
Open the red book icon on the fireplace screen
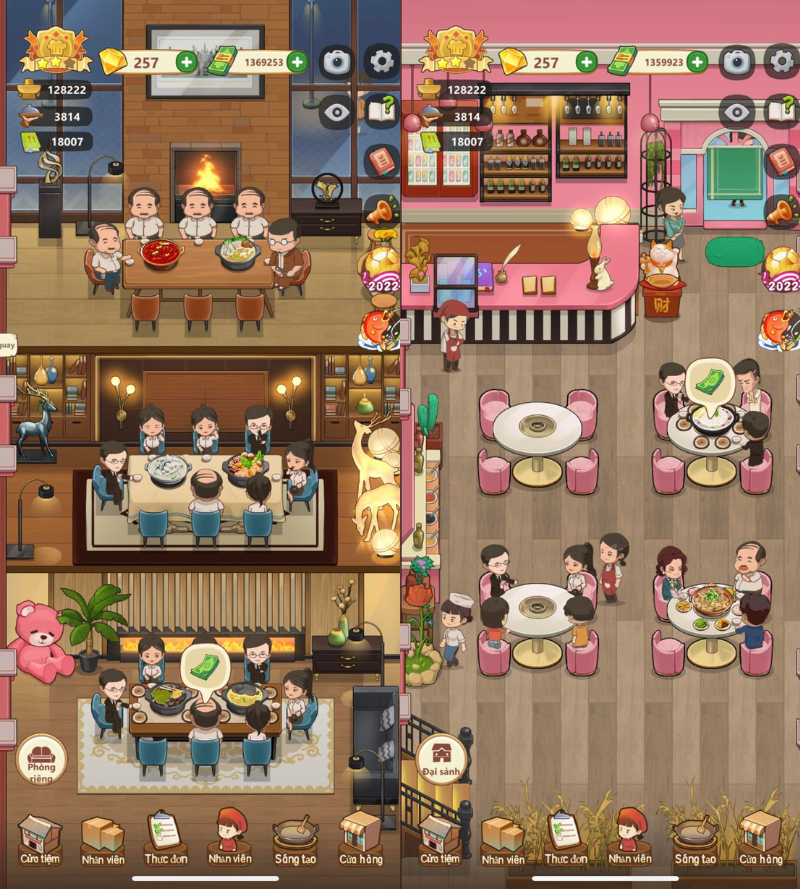[x=382, y=160]
